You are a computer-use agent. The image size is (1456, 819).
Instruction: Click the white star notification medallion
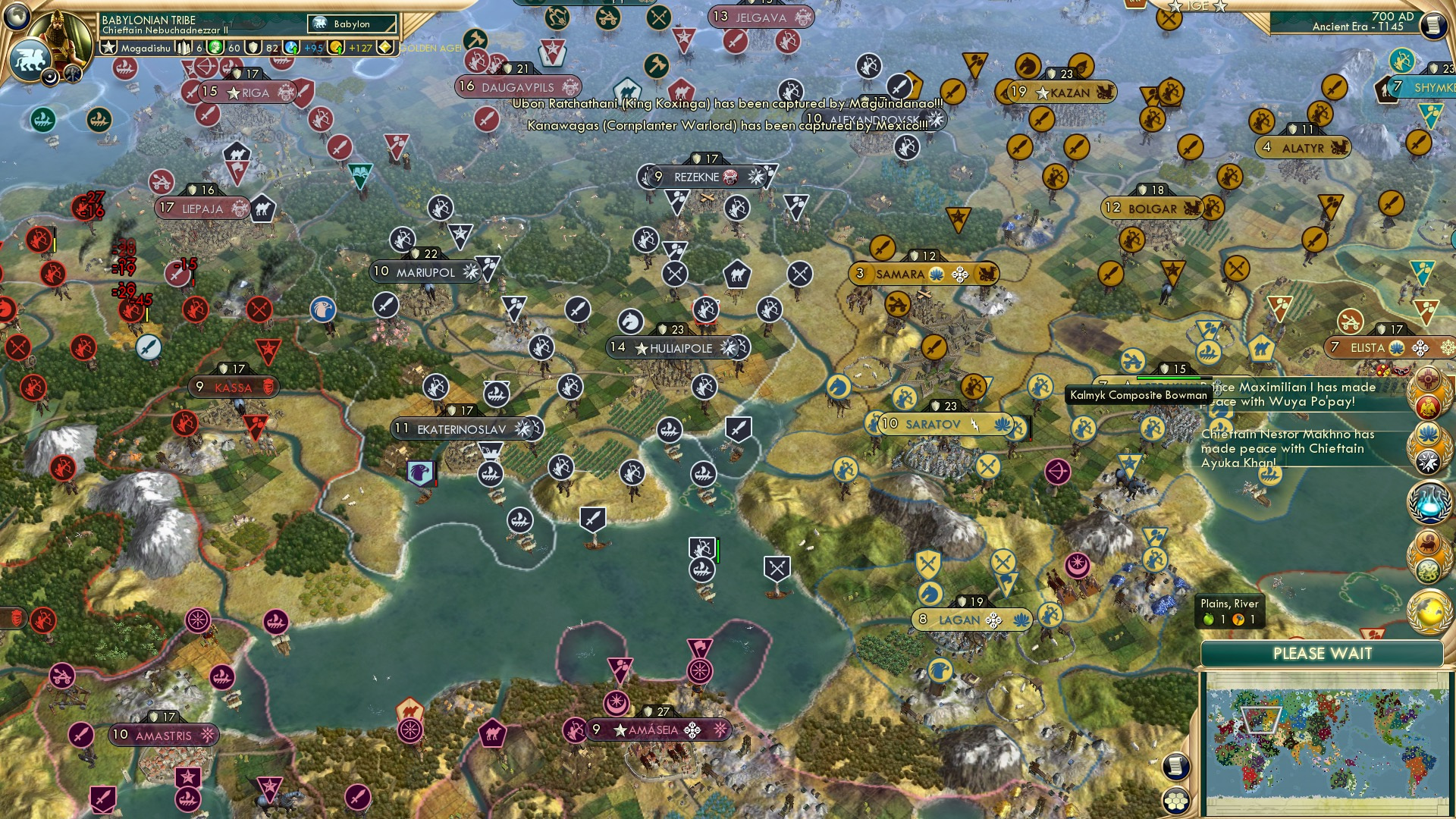1429,462
